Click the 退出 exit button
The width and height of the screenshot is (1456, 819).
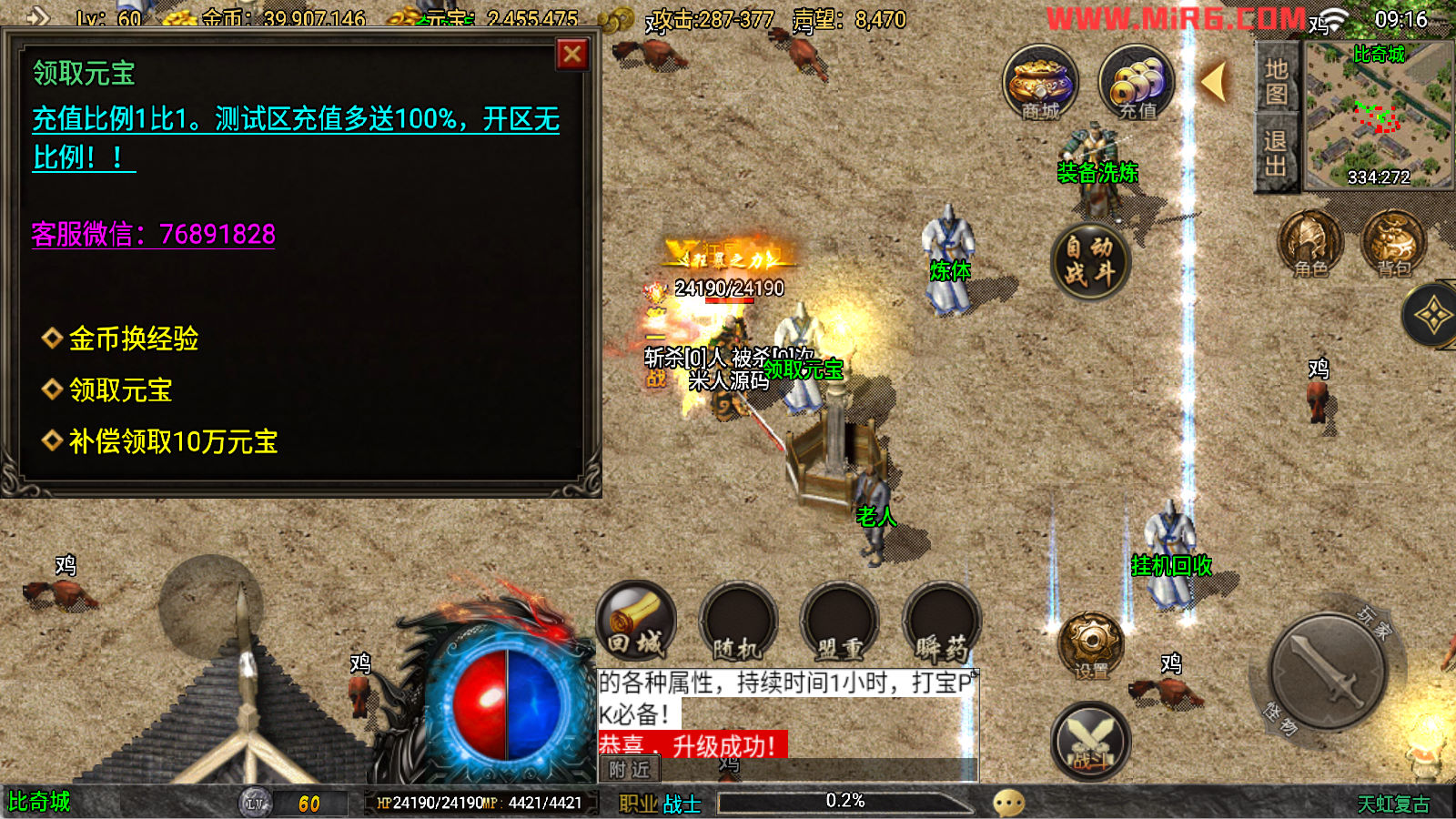(1276, 153)
